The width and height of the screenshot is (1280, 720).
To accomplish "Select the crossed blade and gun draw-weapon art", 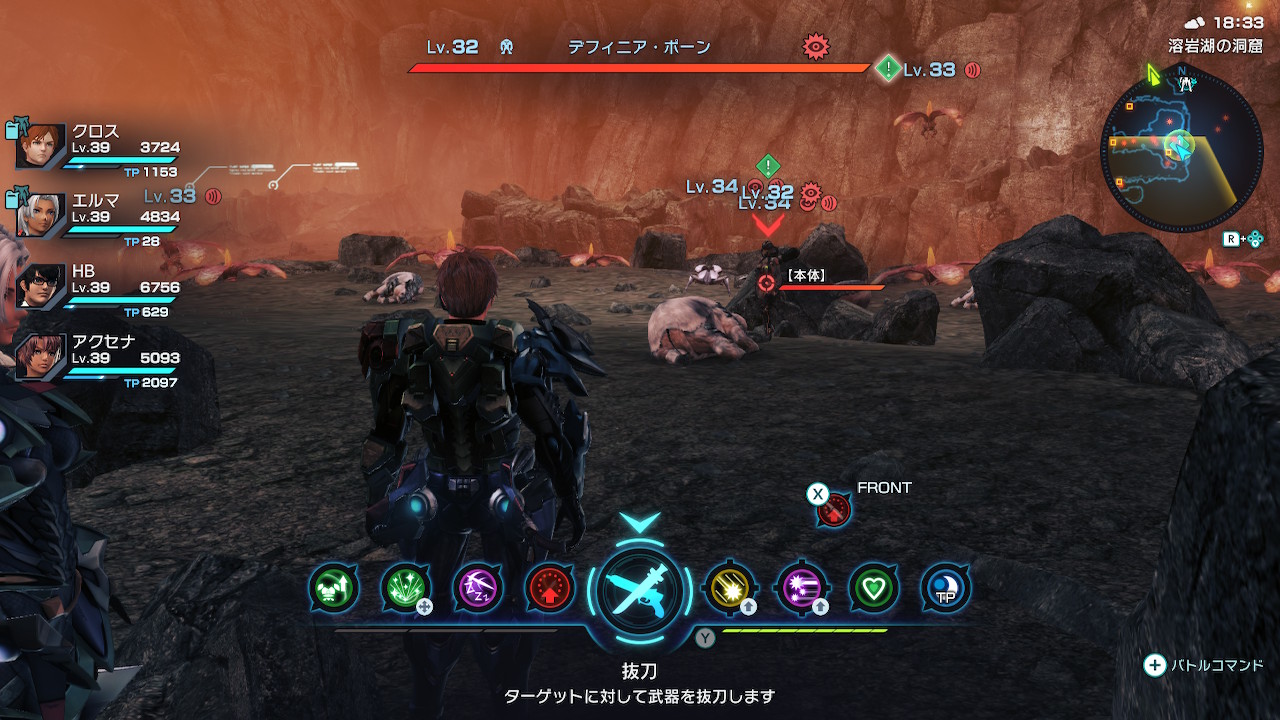I will point(640,588).
